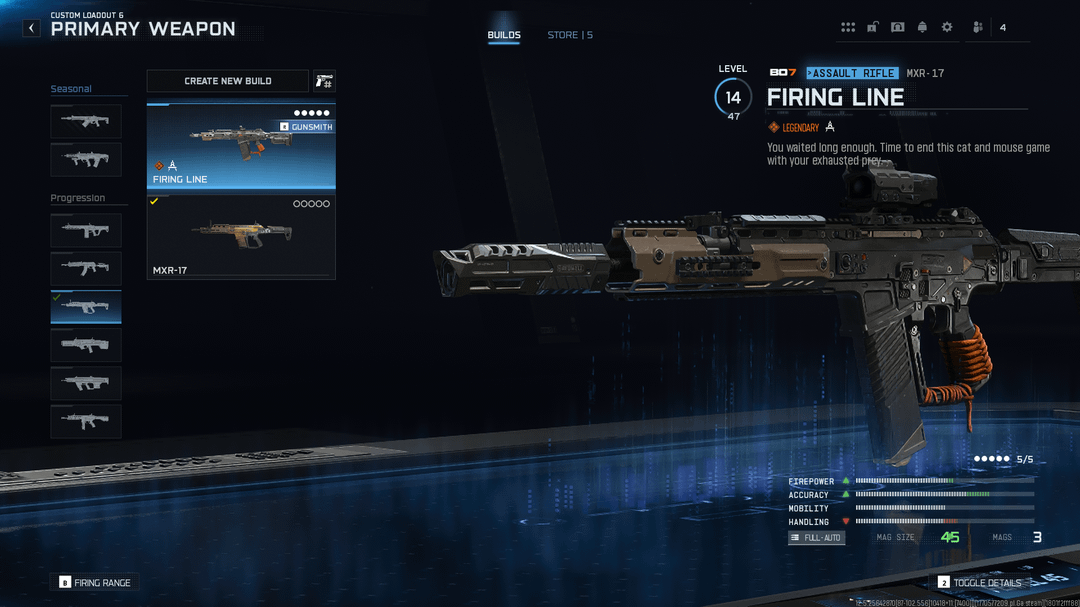
Task: Open Gunsmith for the Firing Line build
Action: coord(306,127)
